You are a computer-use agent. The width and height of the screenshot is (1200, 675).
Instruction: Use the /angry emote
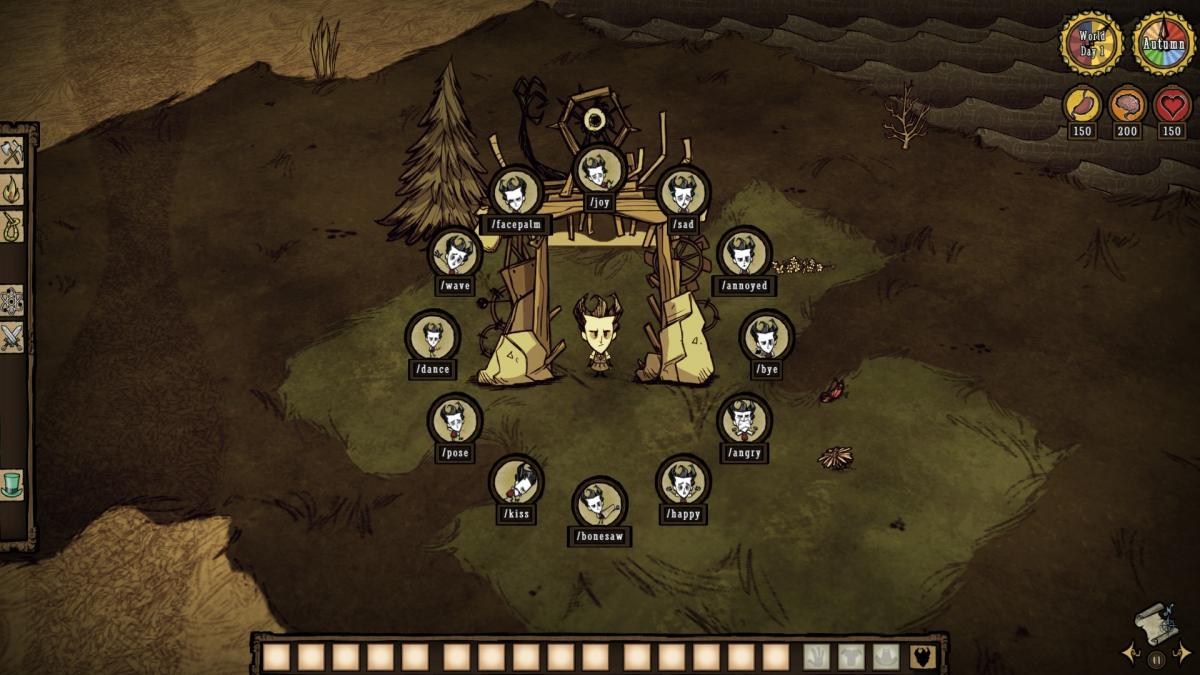click(744, 421)
